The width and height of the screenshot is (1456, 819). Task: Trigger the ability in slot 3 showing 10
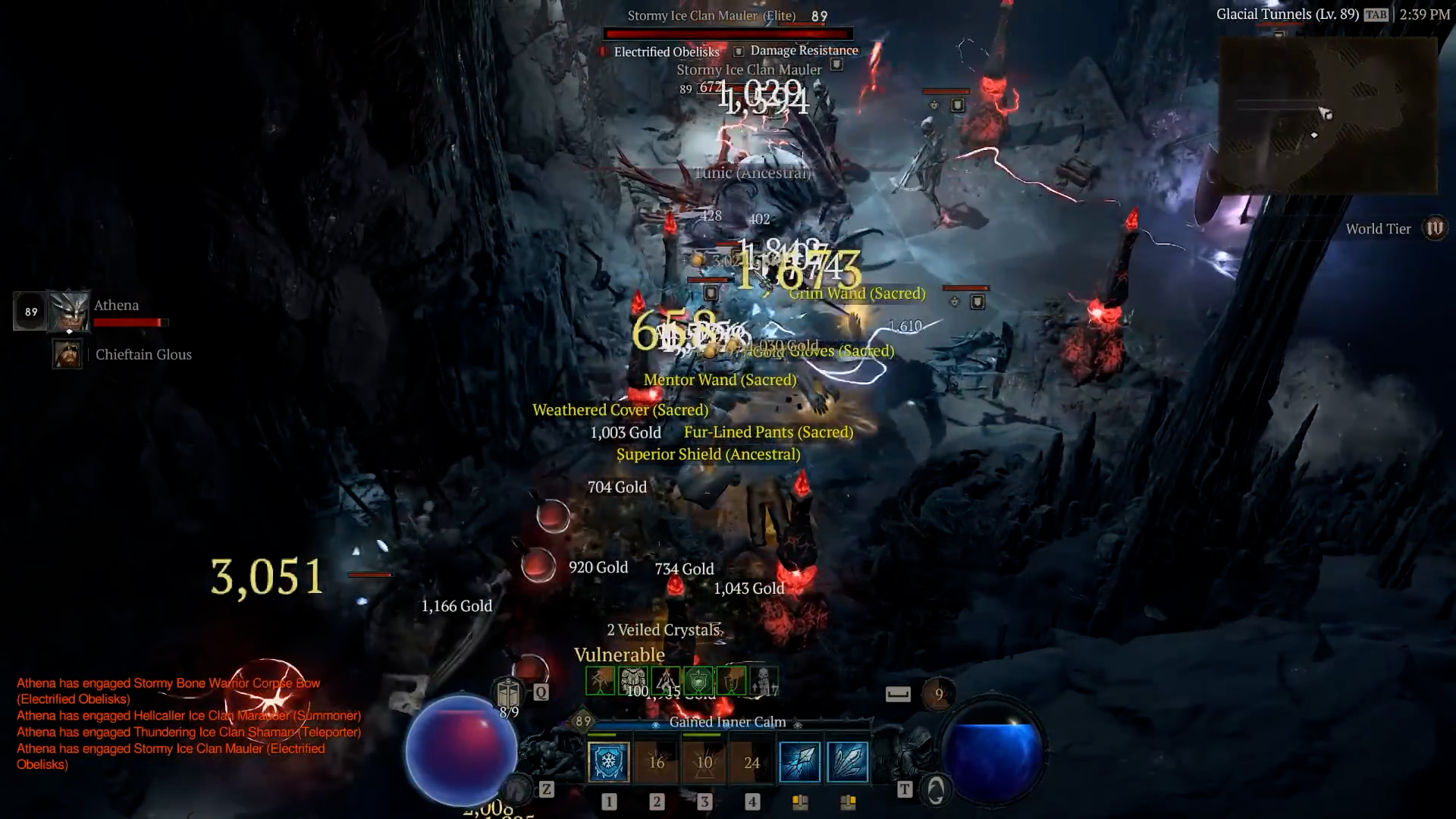click(x=704, y=762)
